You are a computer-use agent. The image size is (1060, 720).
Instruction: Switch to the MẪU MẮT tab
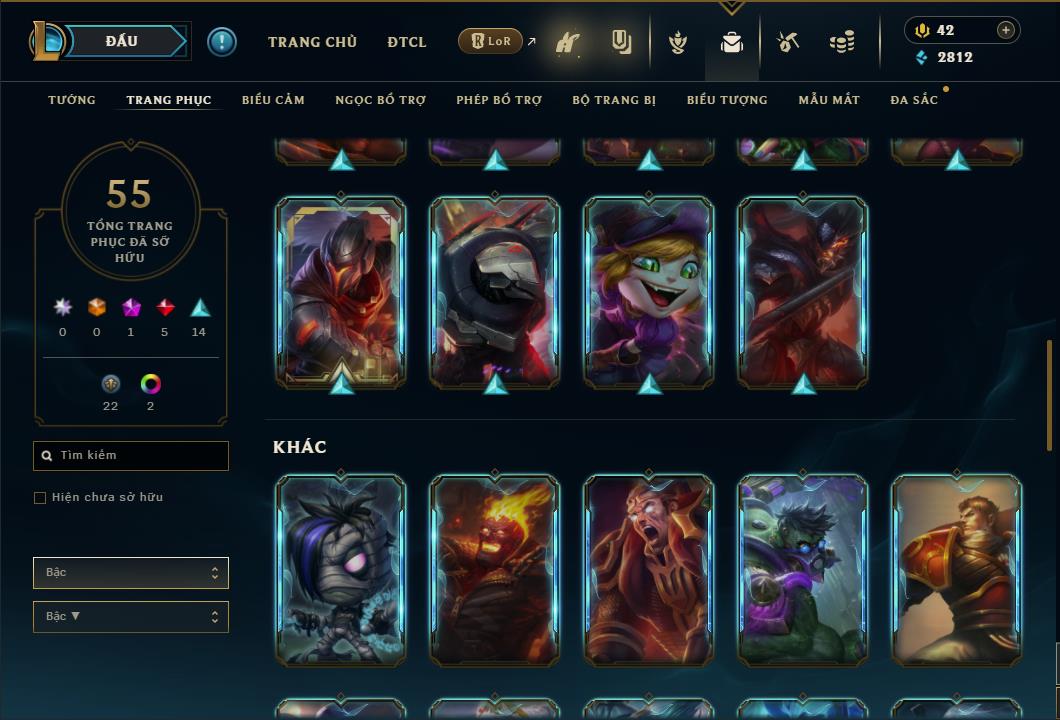pyautogui.click(x=829, y=100)
